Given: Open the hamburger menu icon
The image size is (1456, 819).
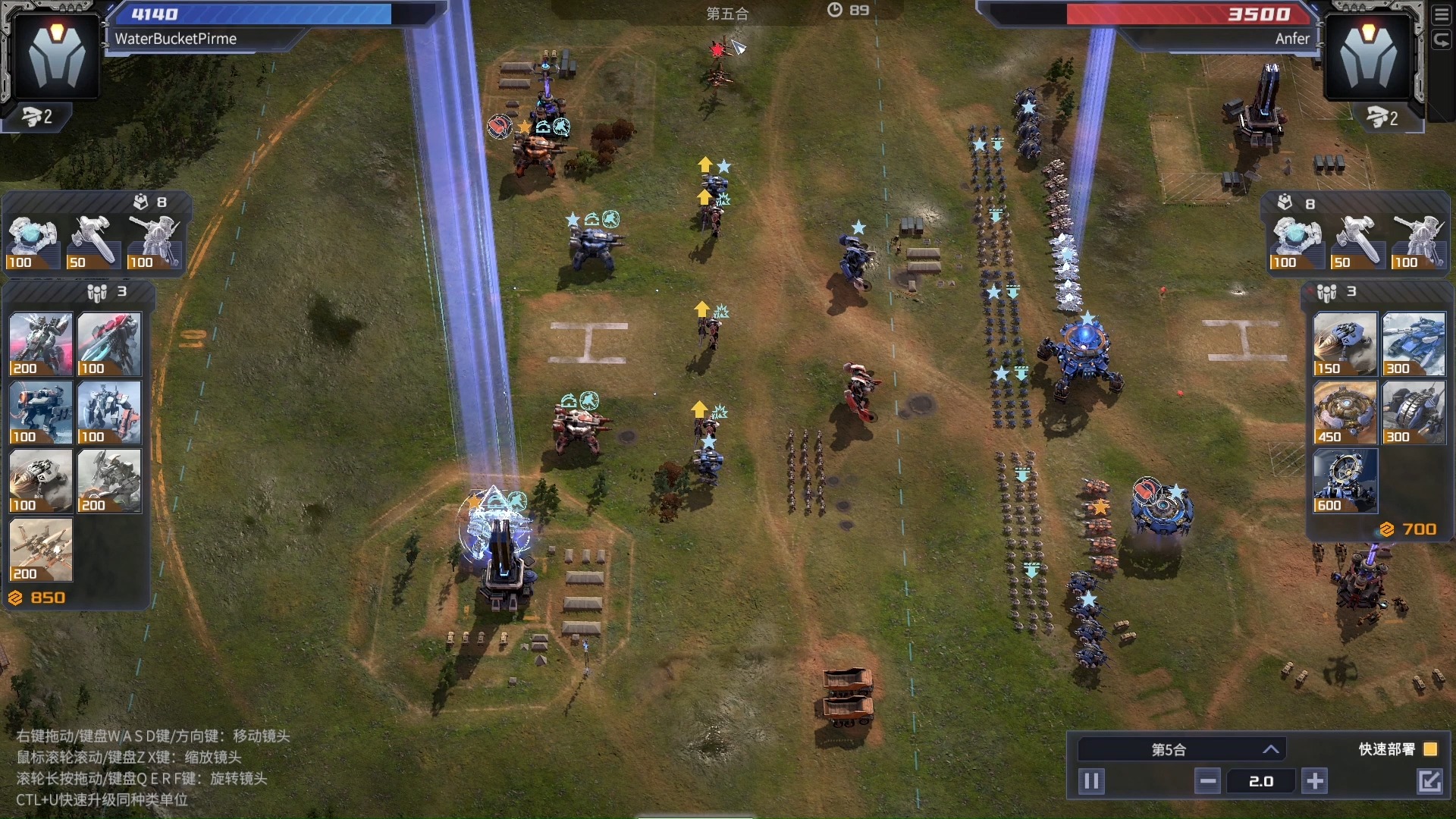Looking at the screenshot, I should 1442,16.
